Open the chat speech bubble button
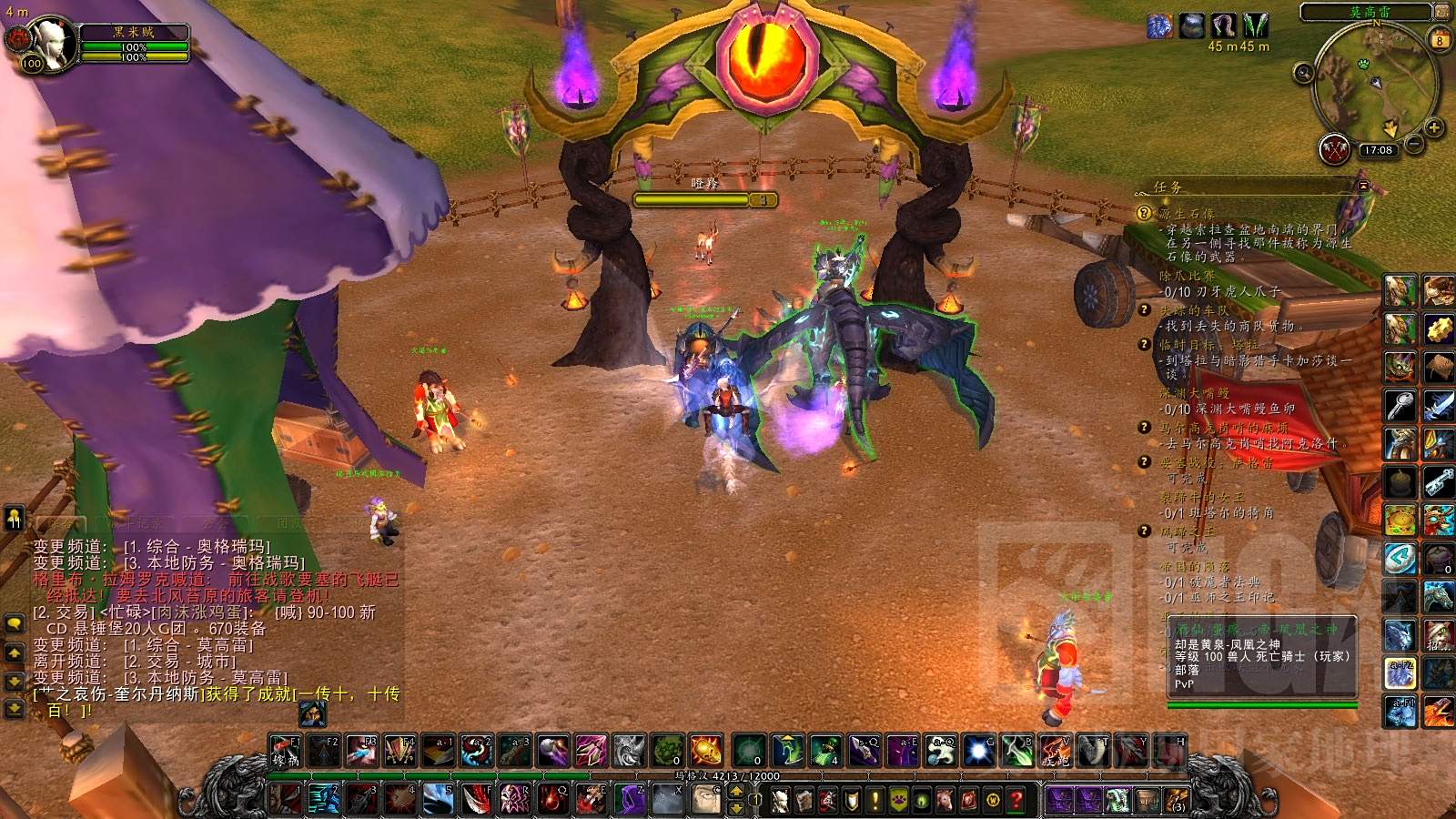The image size is (1456, 819). (15, 624)
